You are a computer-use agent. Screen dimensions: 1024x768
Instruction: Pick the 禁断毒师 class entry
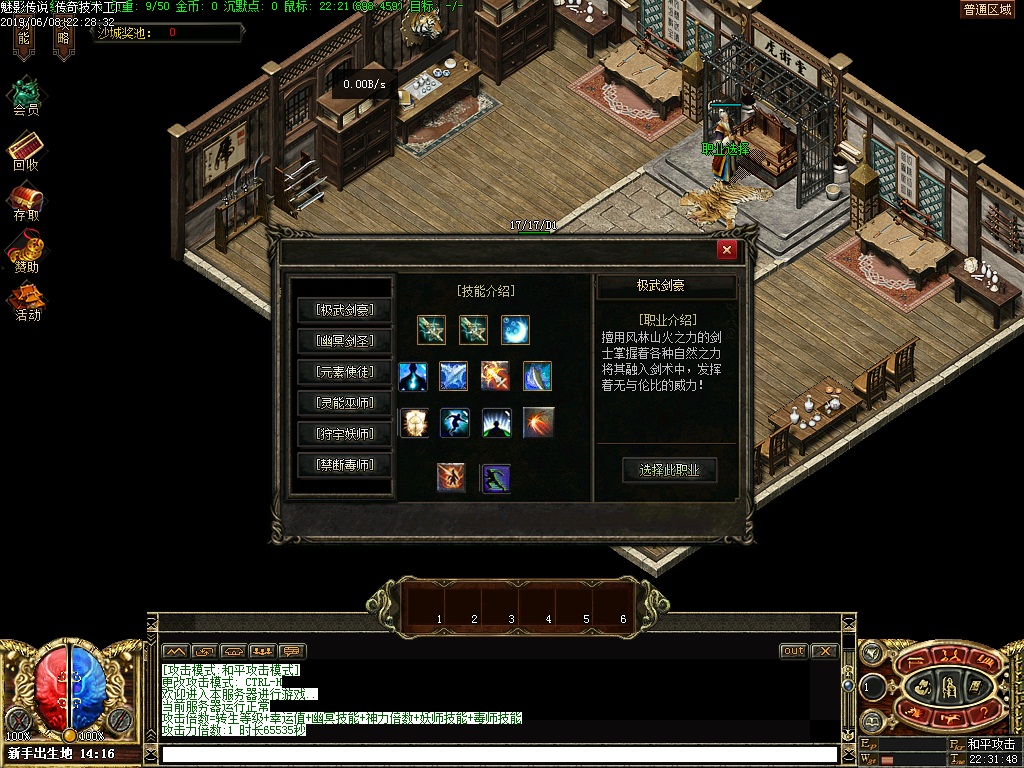[344, 465]
